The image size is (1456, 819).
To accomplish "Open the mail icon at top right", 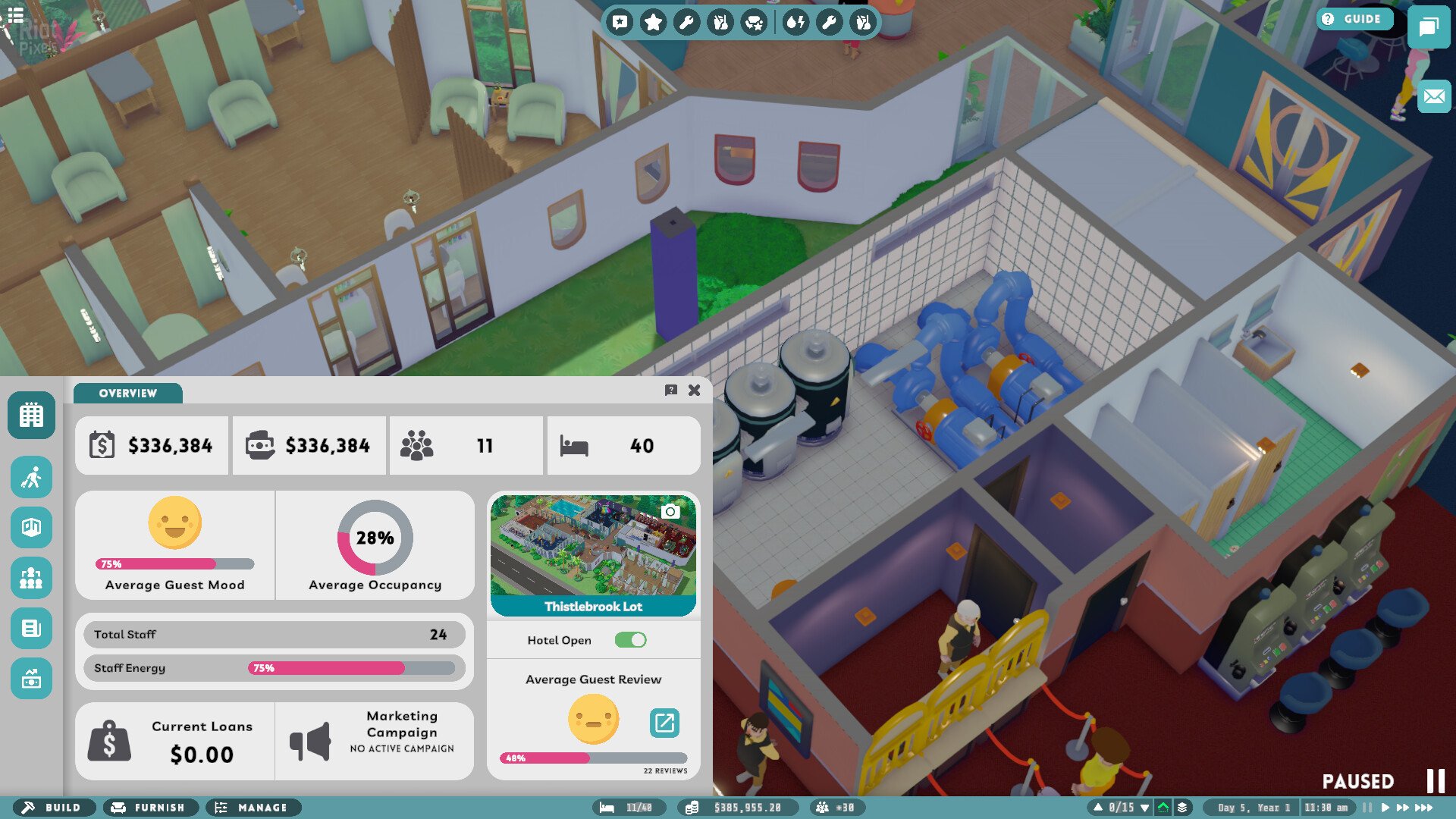I will 1432,96.
